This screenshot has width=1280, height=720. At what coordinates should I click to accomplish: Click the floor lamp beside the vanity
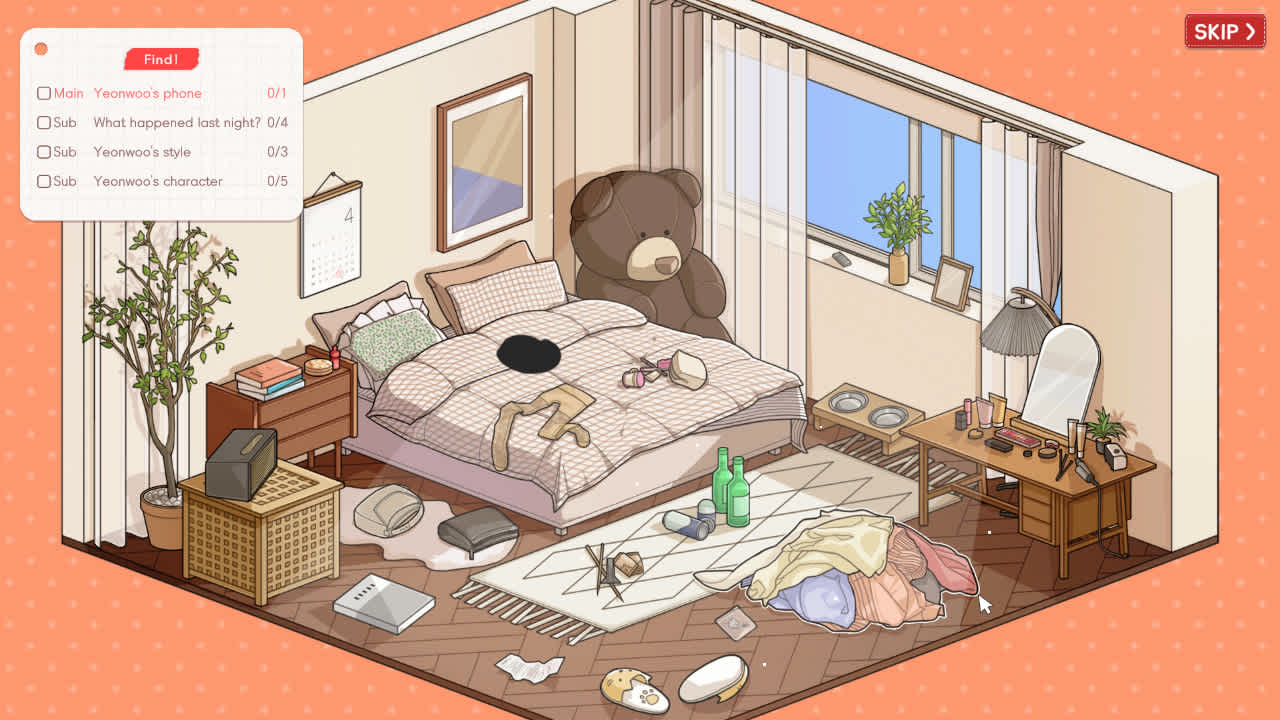(x=1017, y=330)
